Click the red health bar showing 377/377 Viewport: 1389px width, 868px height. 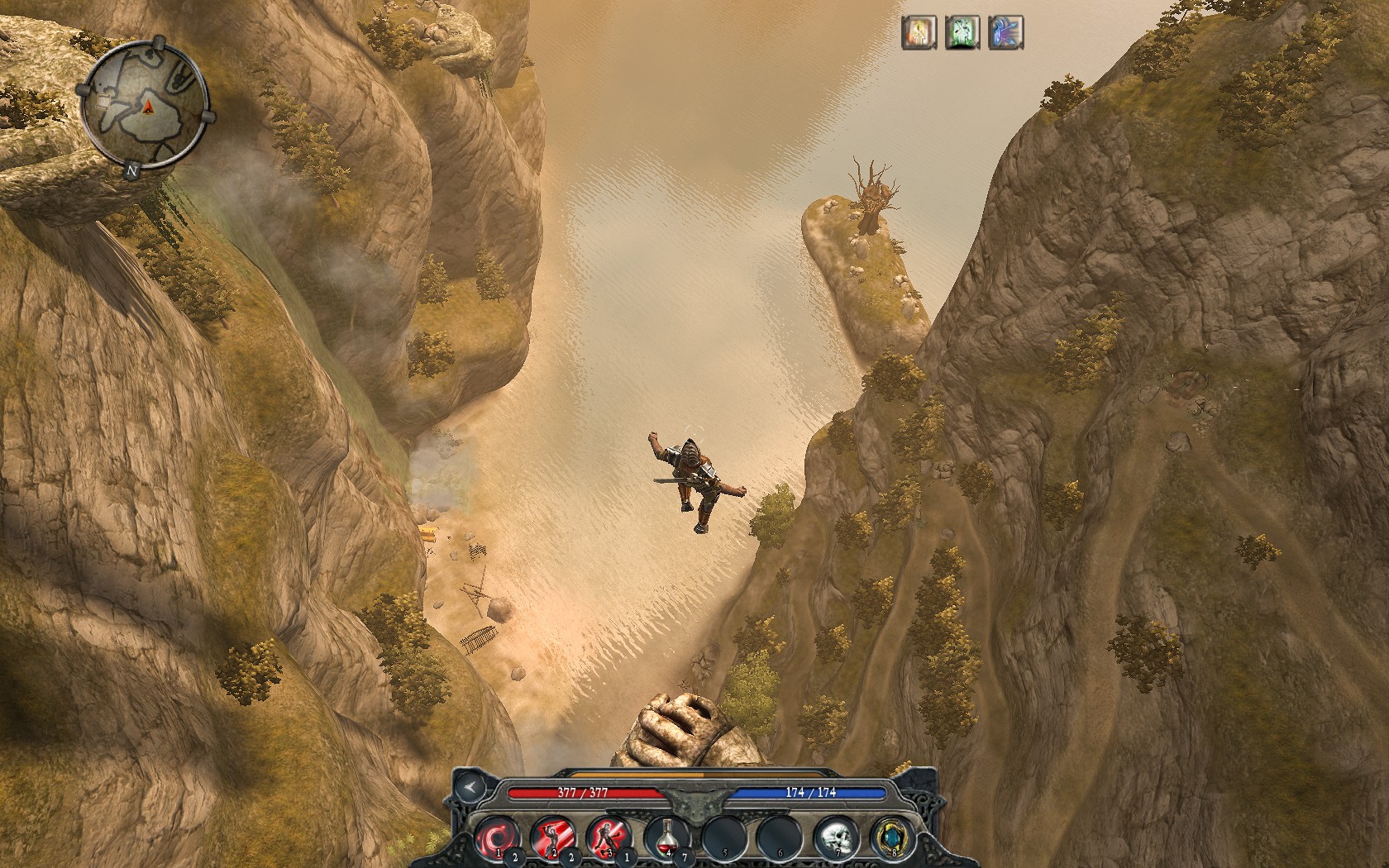pyautogui.click(x=584, y=791)
